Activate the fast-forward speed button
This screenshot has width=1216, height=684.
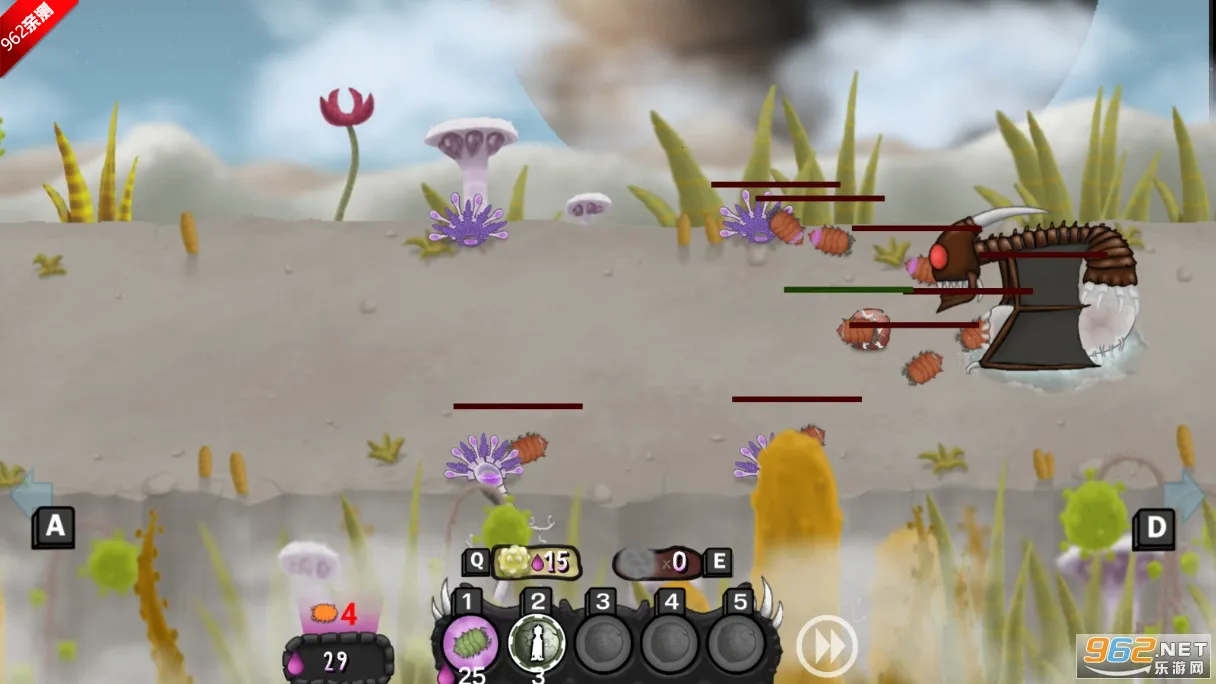(826, 646)
